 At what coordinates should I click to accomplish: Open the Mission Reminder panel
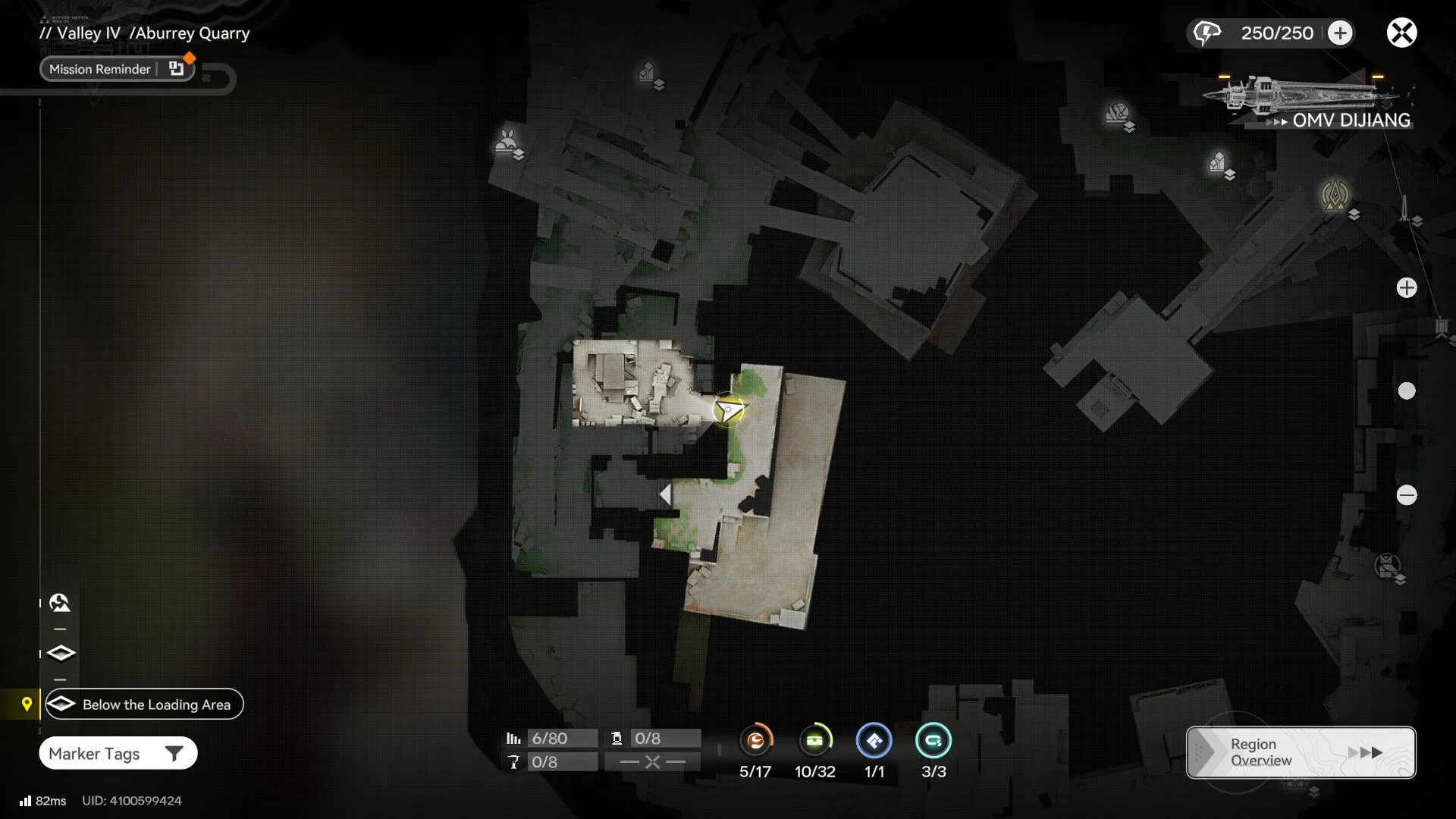[117, 69]
